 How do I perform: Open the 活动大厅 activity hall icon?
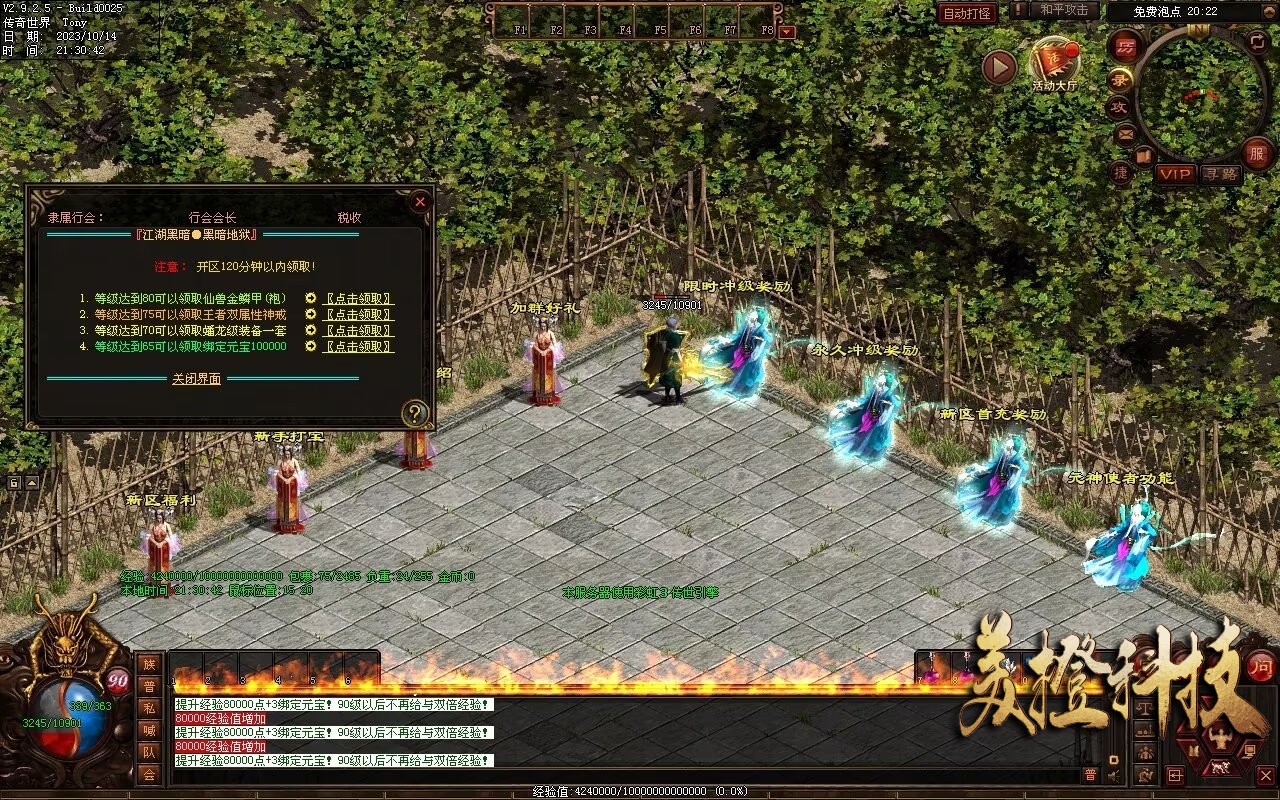[x=1054, y=62]
